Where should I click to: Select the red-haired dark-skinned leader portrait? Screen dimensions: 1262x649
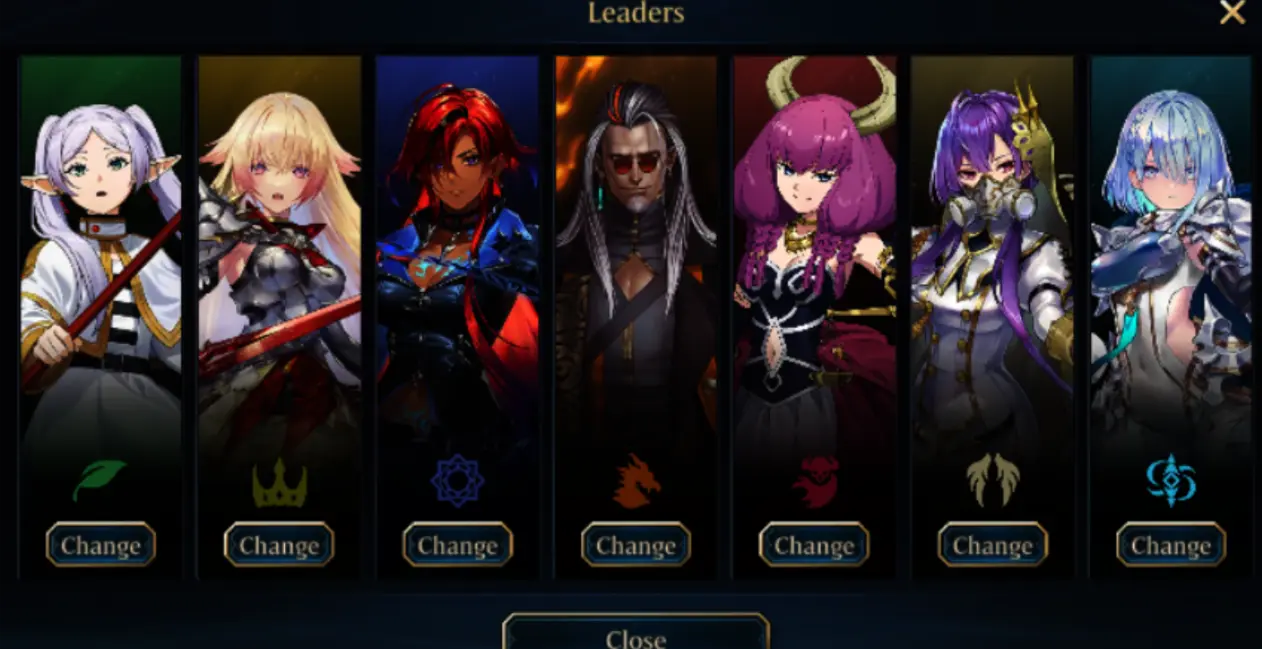(x=457, y=250)
